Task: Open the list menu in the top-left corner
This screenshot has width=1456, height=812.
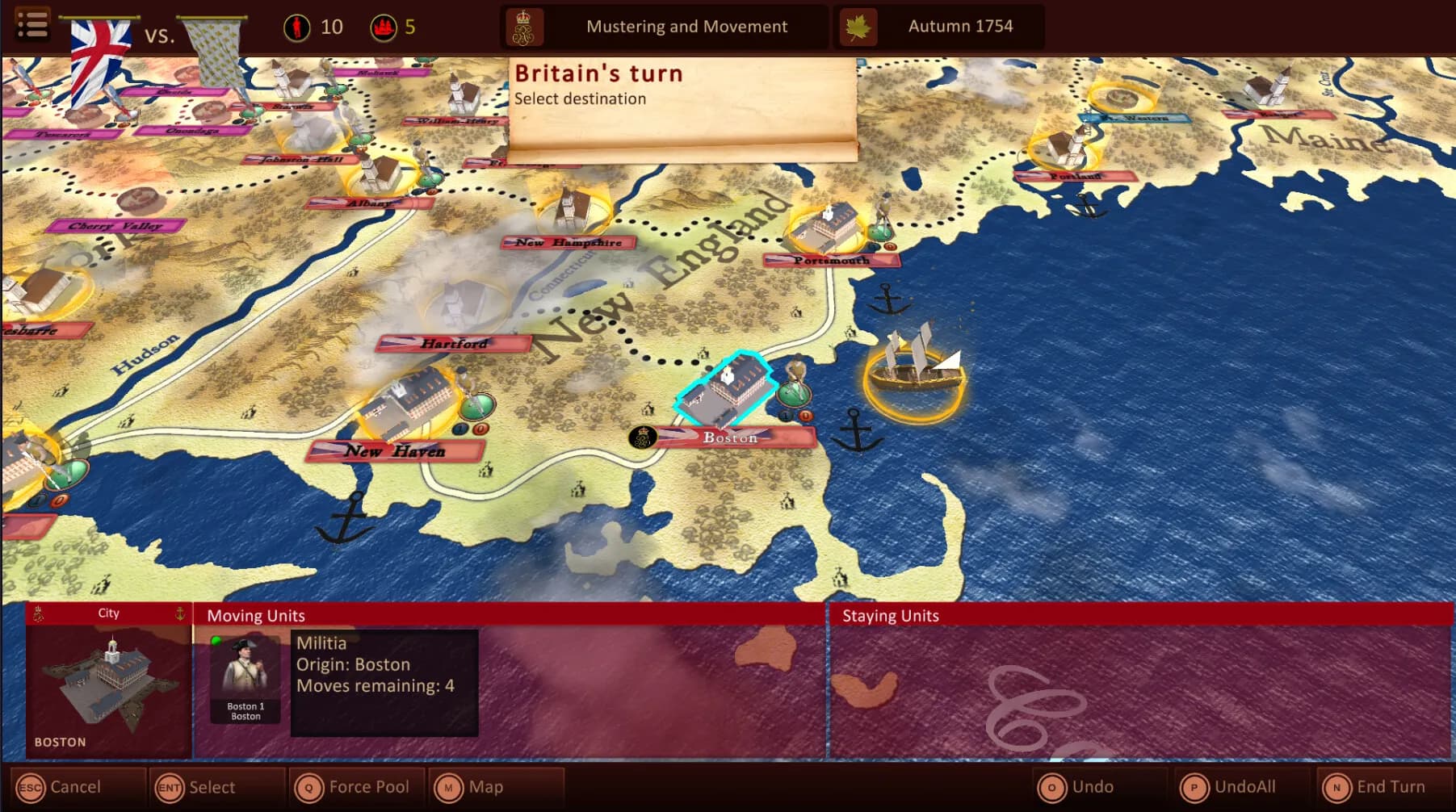Action: (x=32, y=23)
